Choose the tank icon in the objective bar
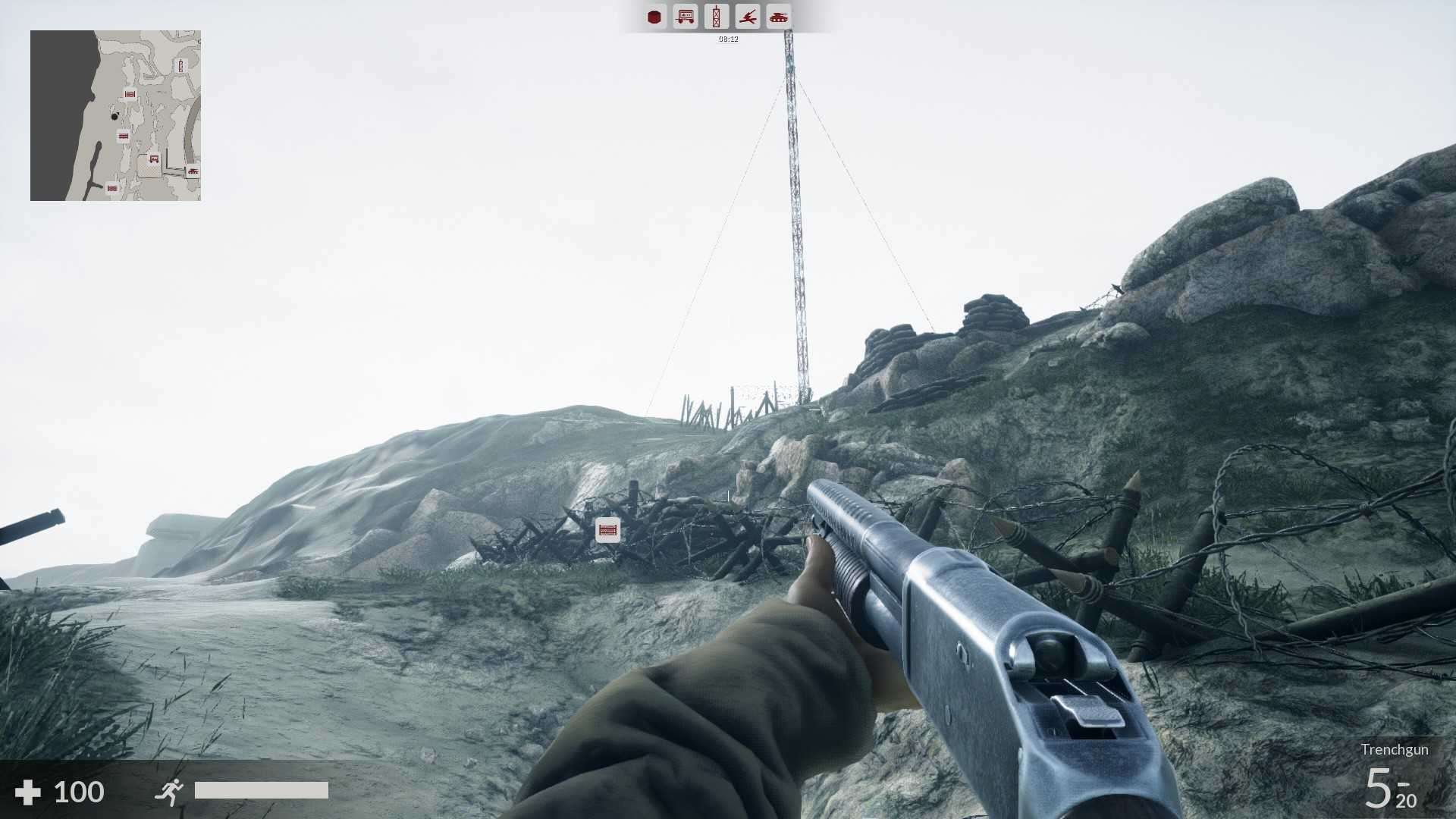 click(x=779, y=17)
